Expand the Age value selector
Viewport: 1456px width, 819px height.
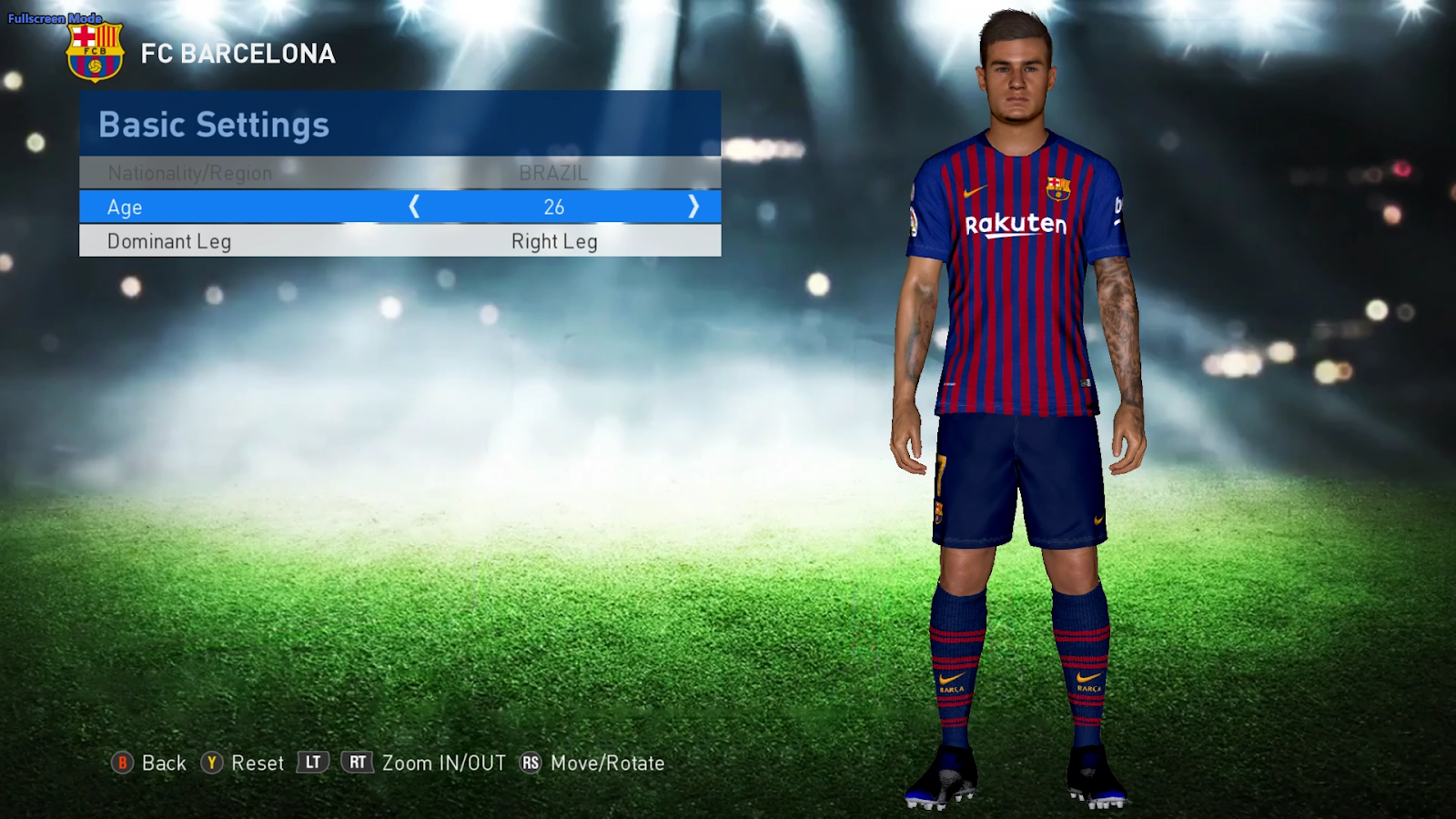click(554, 207)
